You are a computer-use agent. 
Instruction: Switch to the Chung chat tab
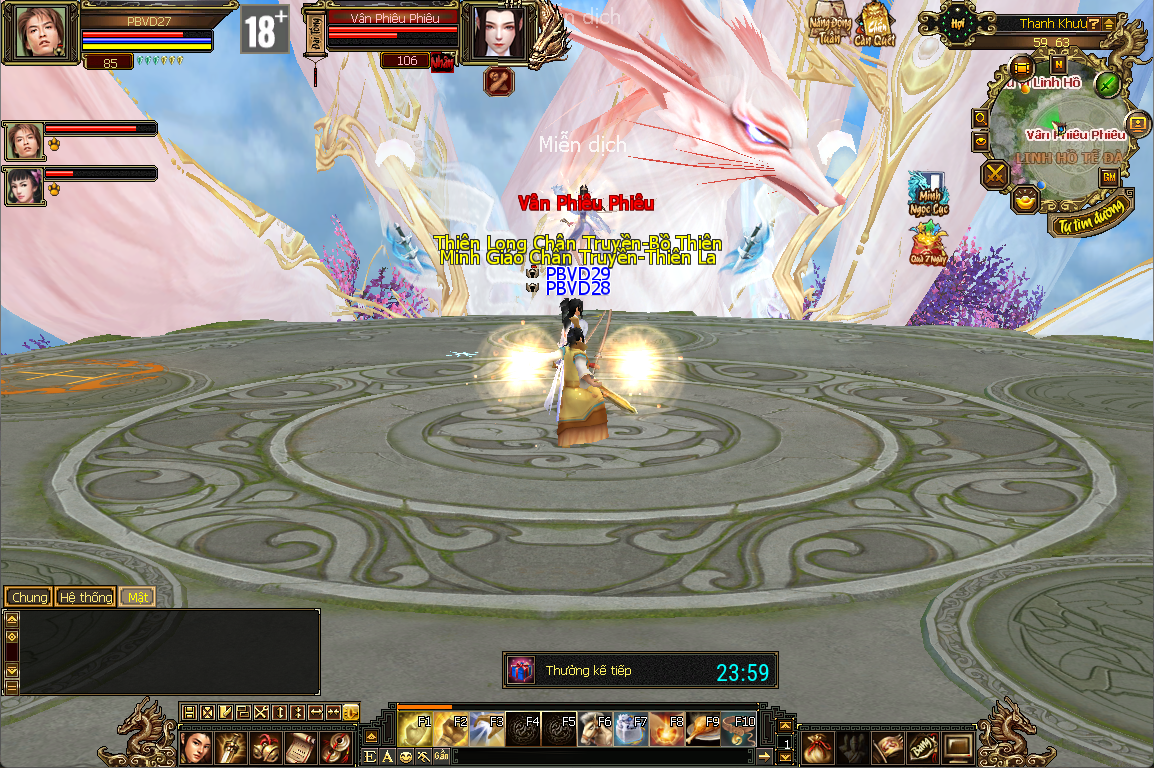[x=29, y=597]
